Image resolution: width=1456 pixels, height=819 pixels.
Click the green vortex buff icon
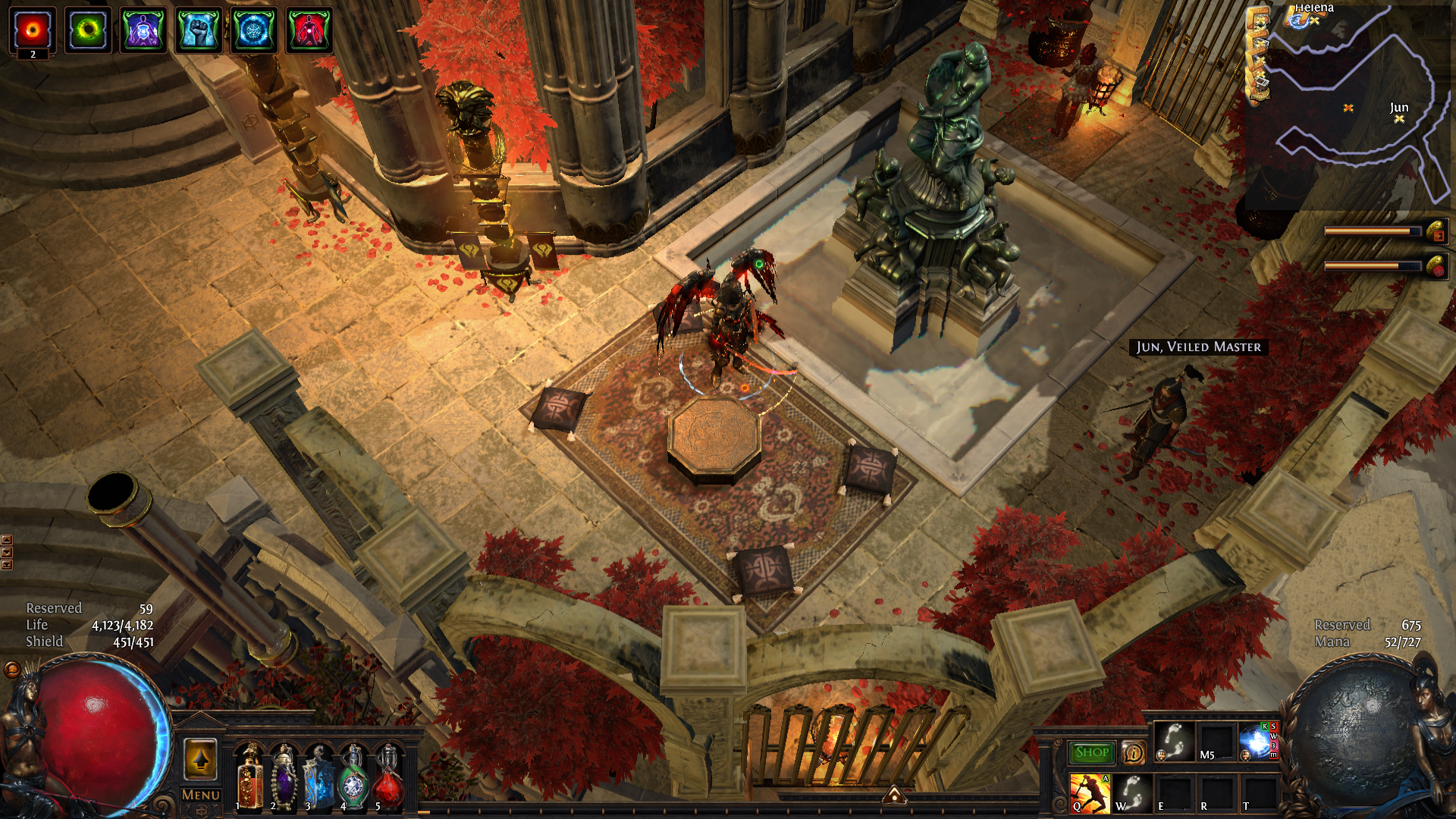(88, 30)
